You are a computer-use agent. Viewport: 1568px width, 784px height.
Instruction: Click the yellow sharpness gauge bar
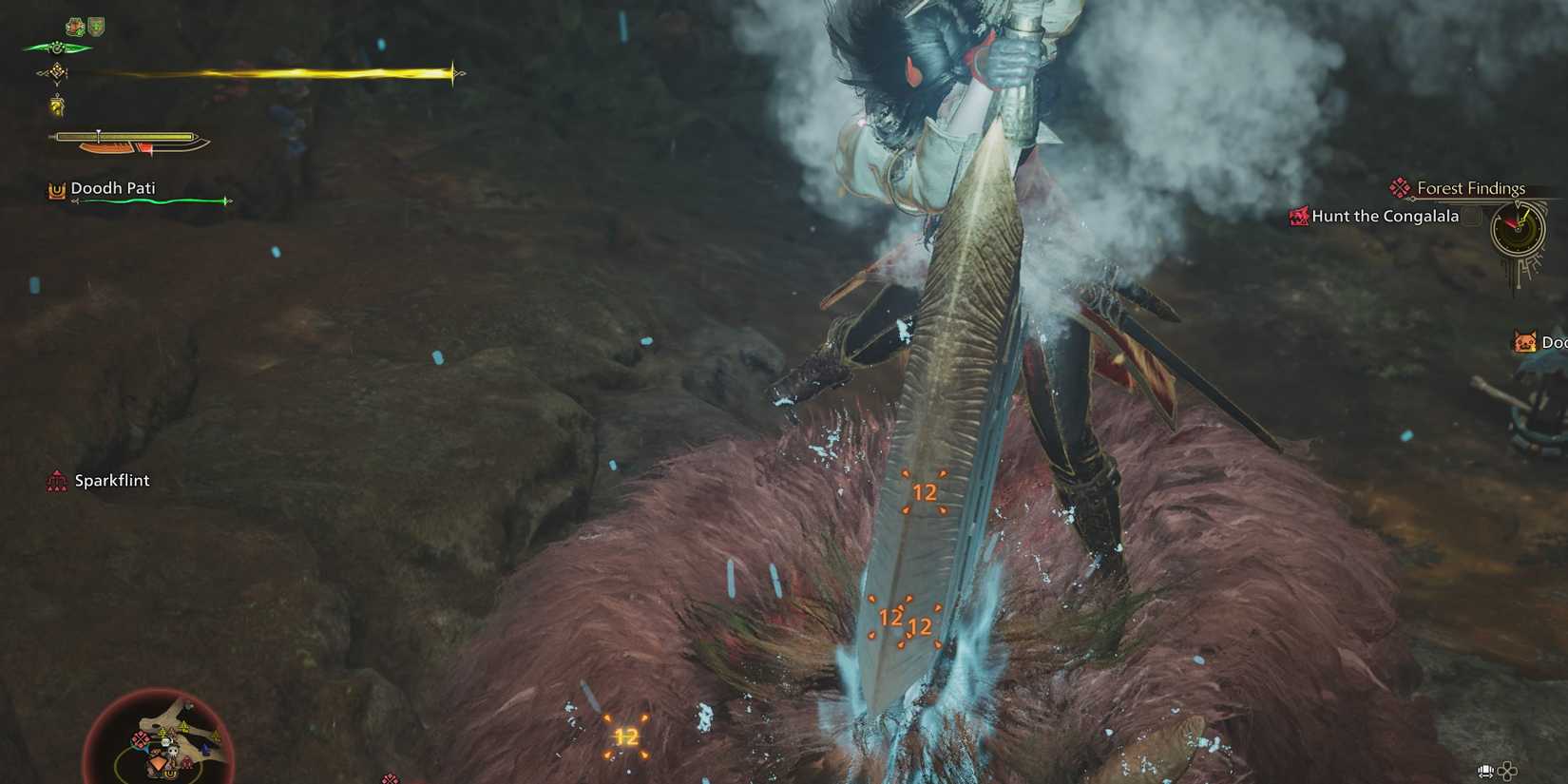pyautogui.click(x=124, y=137)
